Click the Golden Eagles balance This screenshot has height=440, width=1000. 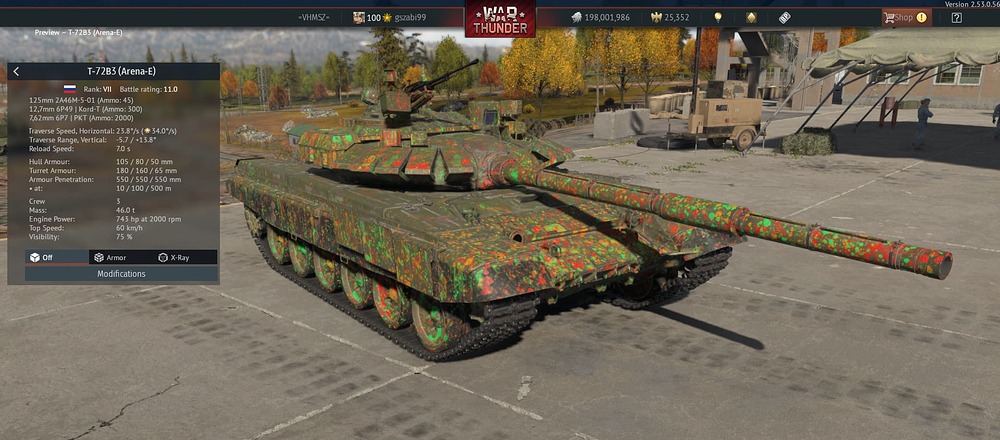pos(670,17)
